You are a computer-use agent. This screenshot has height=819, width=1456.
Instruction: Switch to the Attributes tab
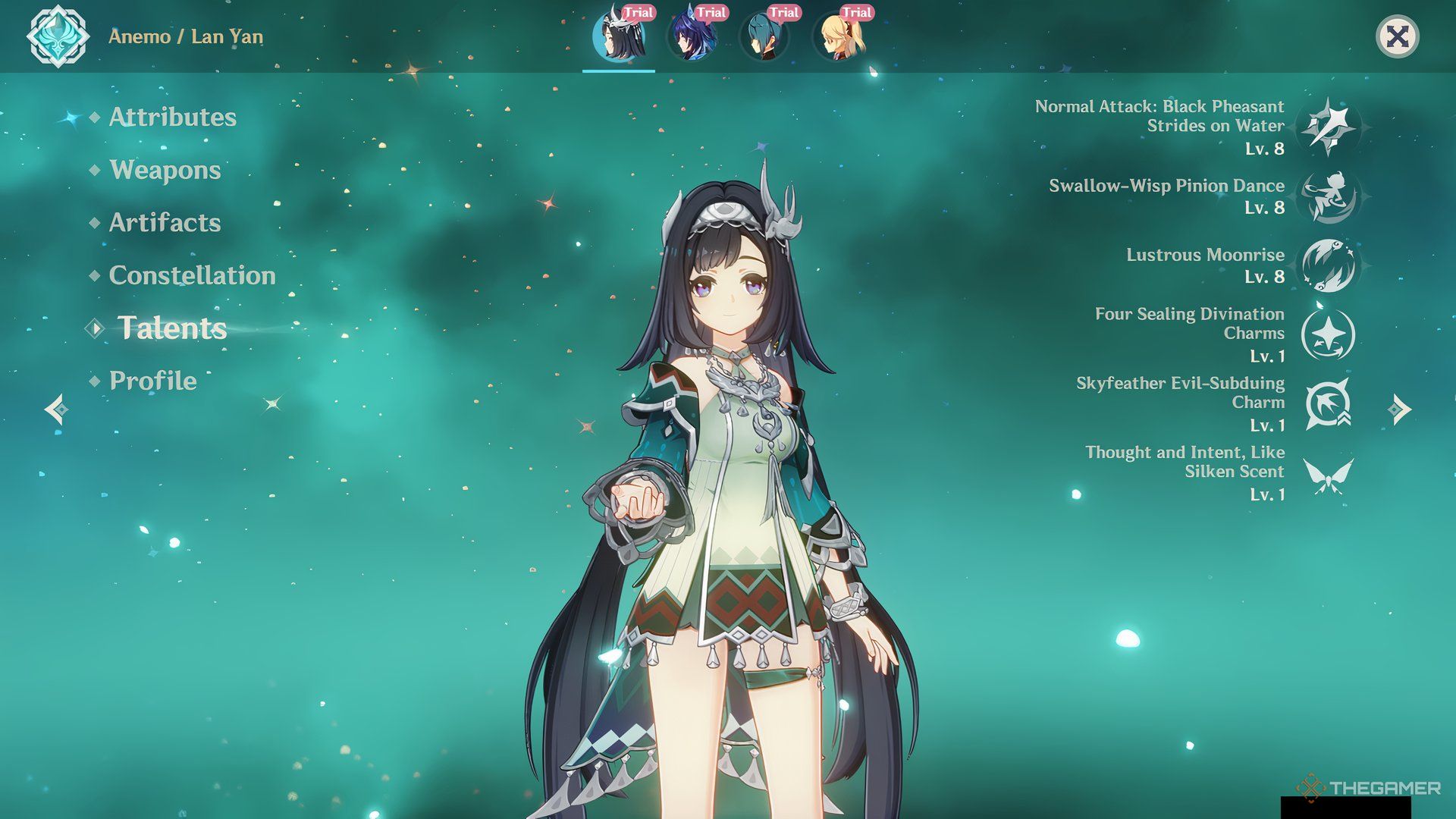[x=172, y=118]
